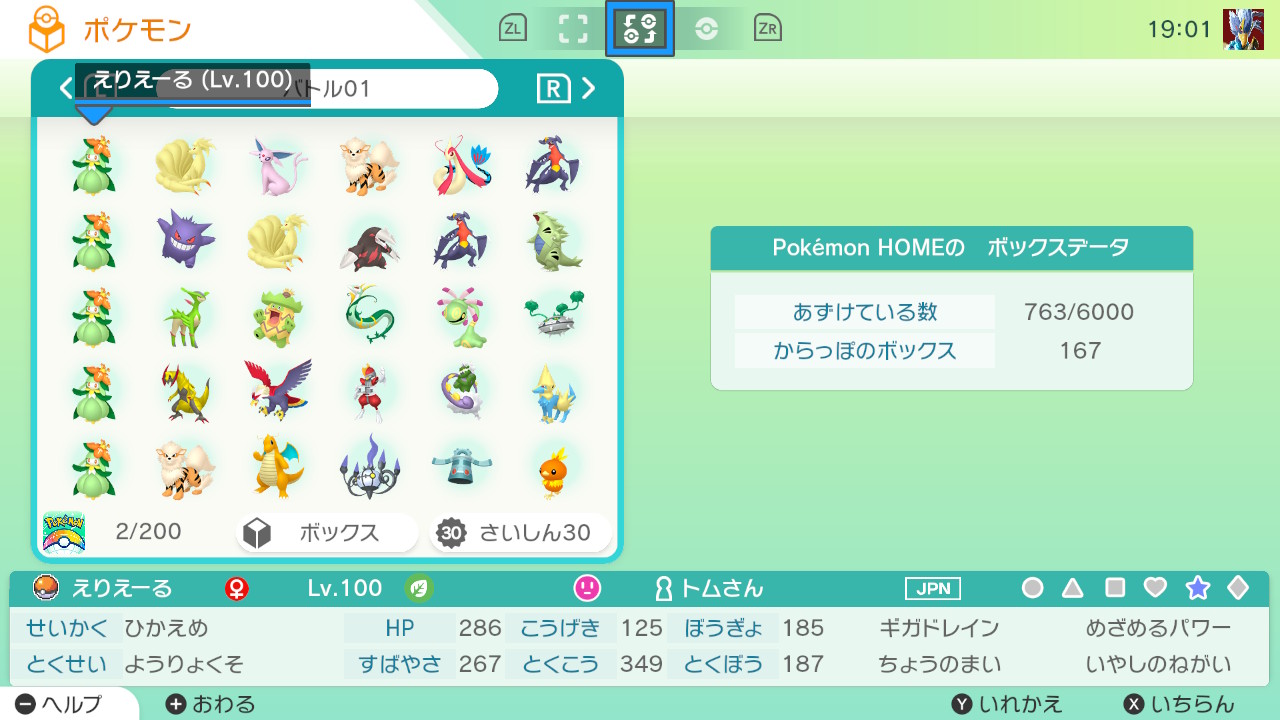Screen dimensions: 1280x720
Task: Toggle the circle marking
Action: tap(1032, 590)
